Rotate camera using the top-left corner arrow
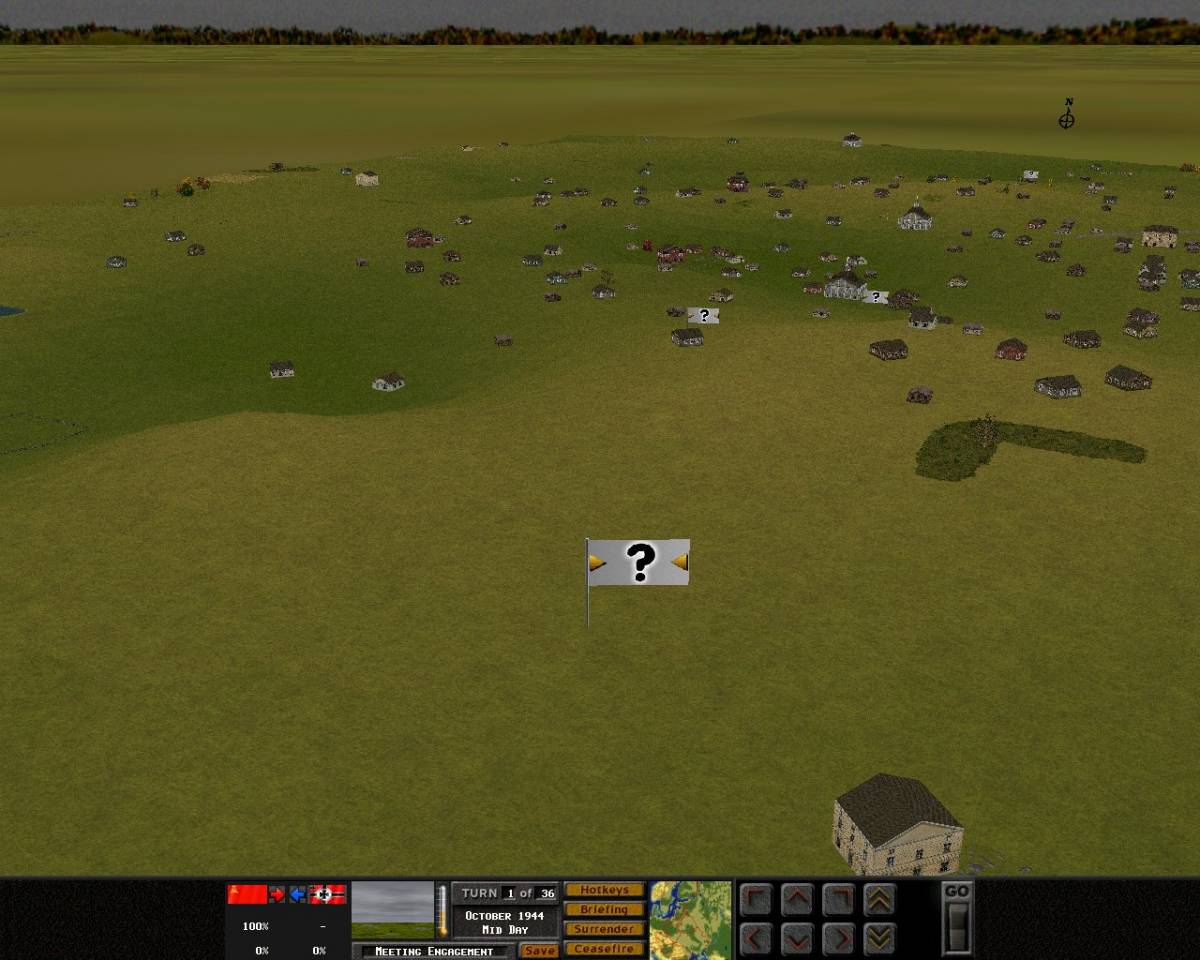Screen dimensions: 1200x960 pos(757,900)
